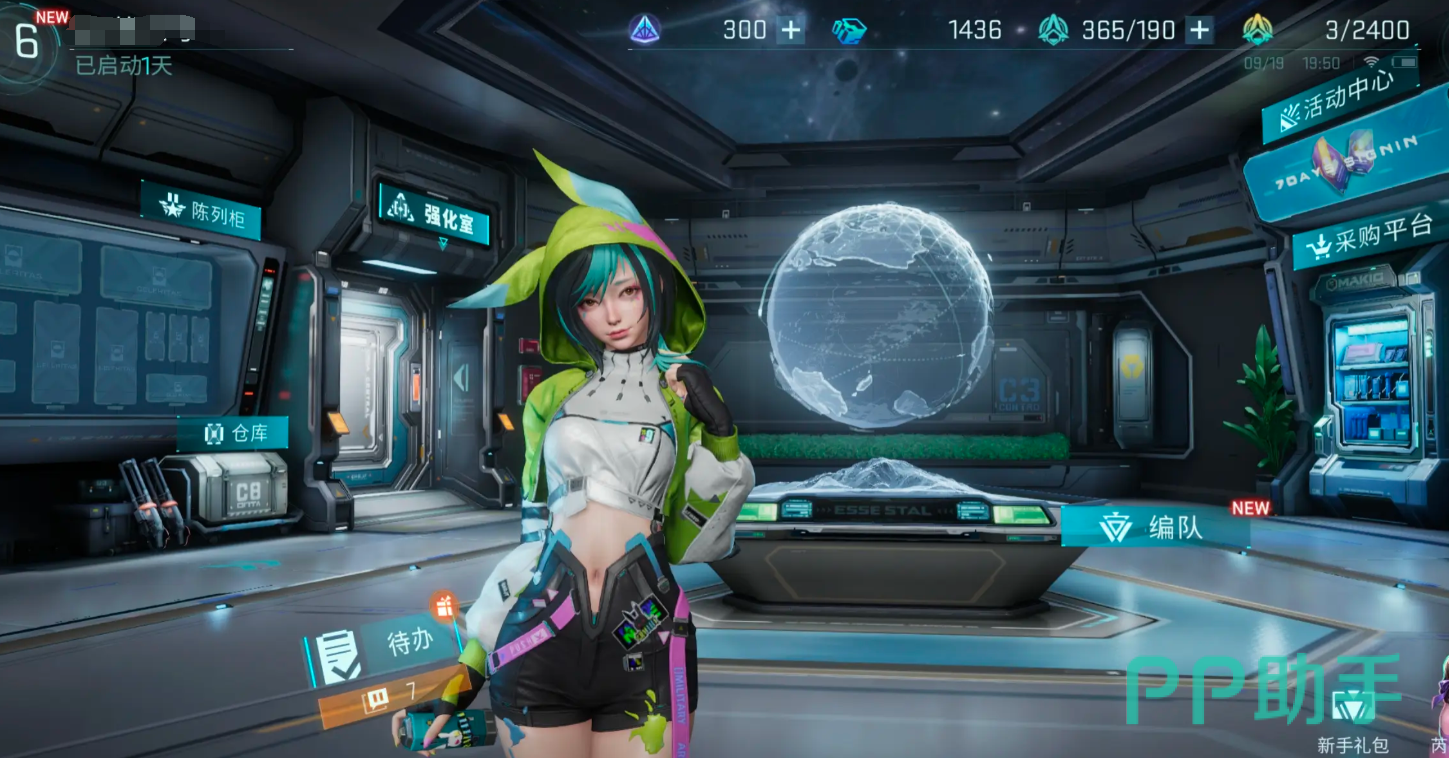Enter the 强化室 enhancement room
This screenshot has height=758, width=1449.
[434, 217]
